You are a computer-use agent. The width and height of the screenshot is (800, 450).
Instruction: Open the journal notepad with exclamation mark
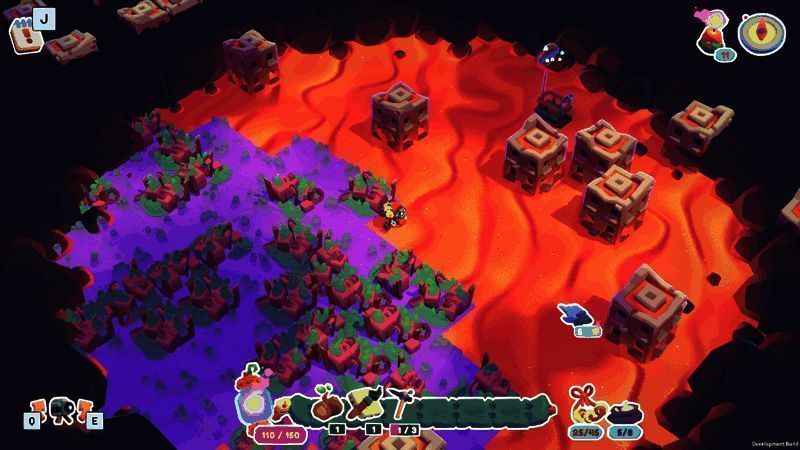tap(23, 33)
